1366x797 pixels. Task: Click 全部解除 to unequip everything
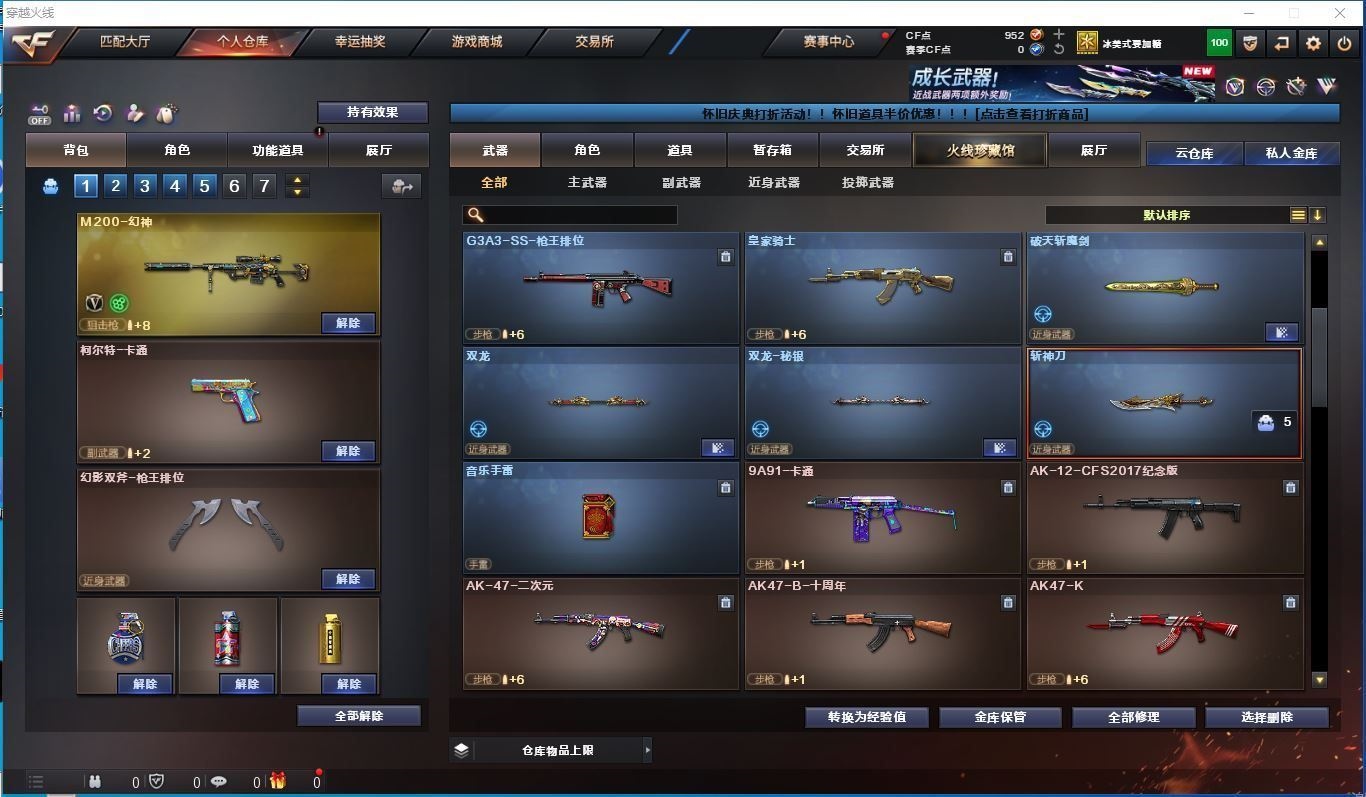(x=359, y=716)
